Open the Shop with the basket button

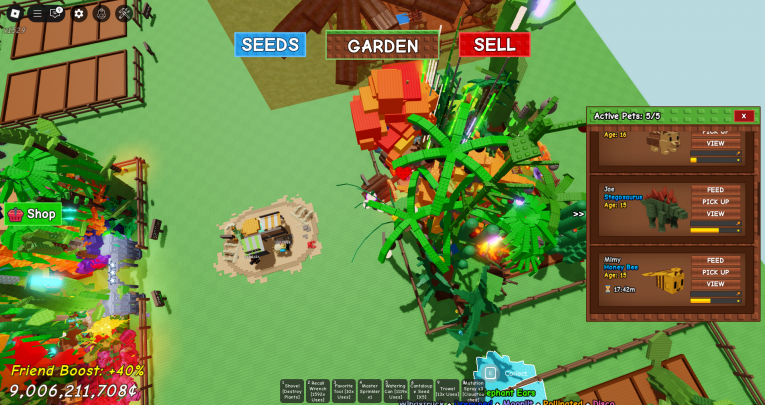33,214
